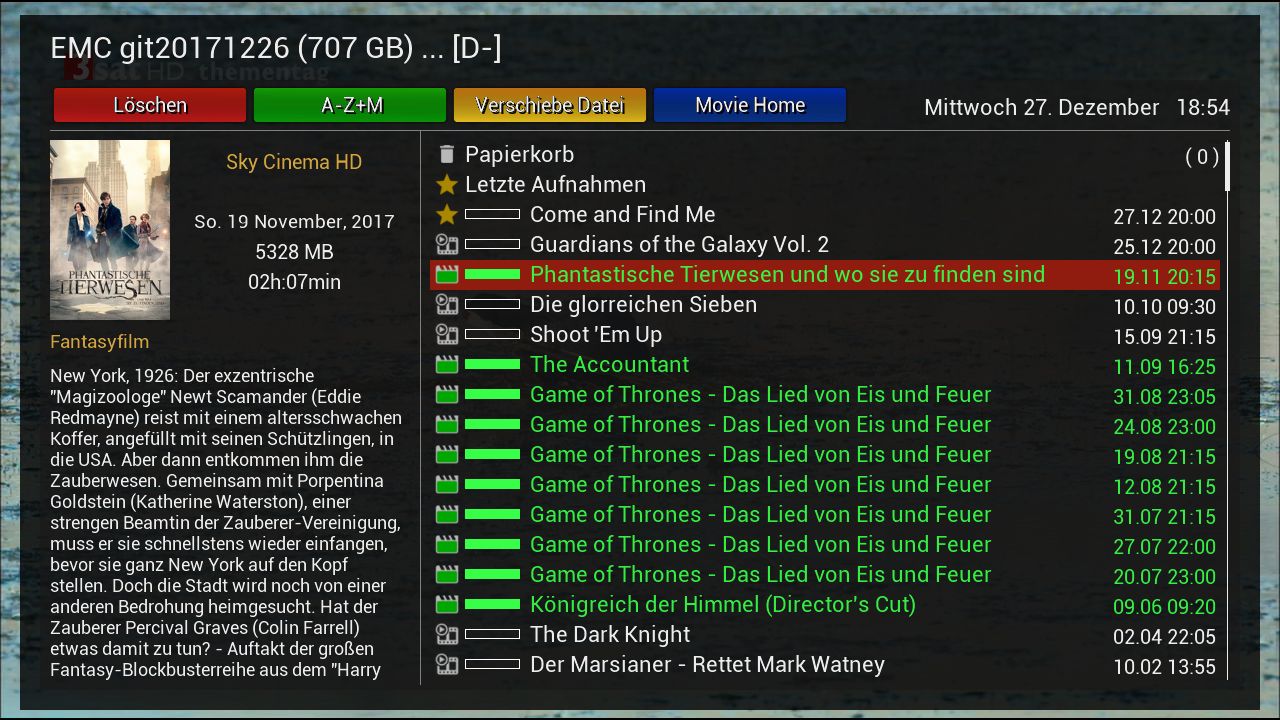The image size is (1280, 720).
Task: Click the red Löschen button
Action: [150, 105]
